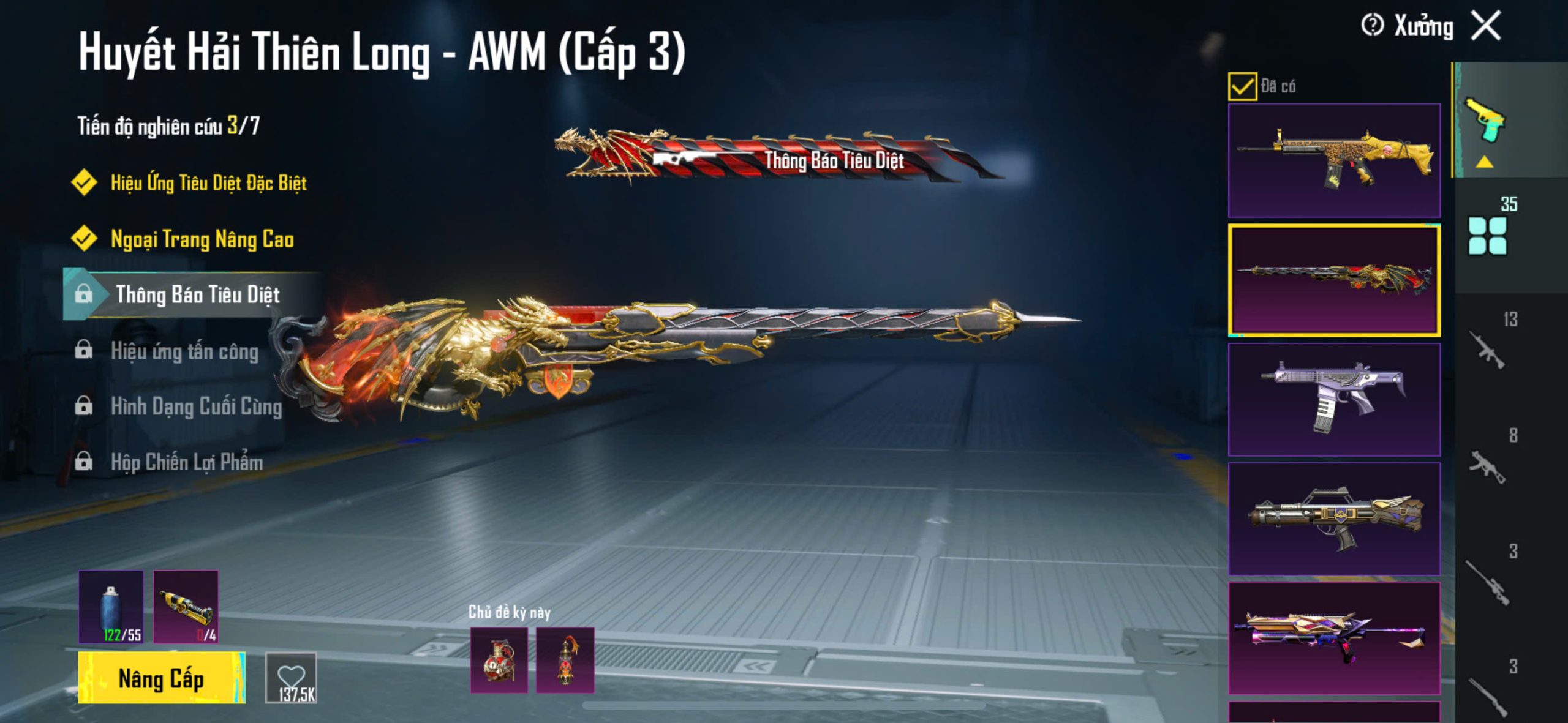Select the purple submachine gun skin
This screenshot has height=723, width=1568.
click(1334, 399)
